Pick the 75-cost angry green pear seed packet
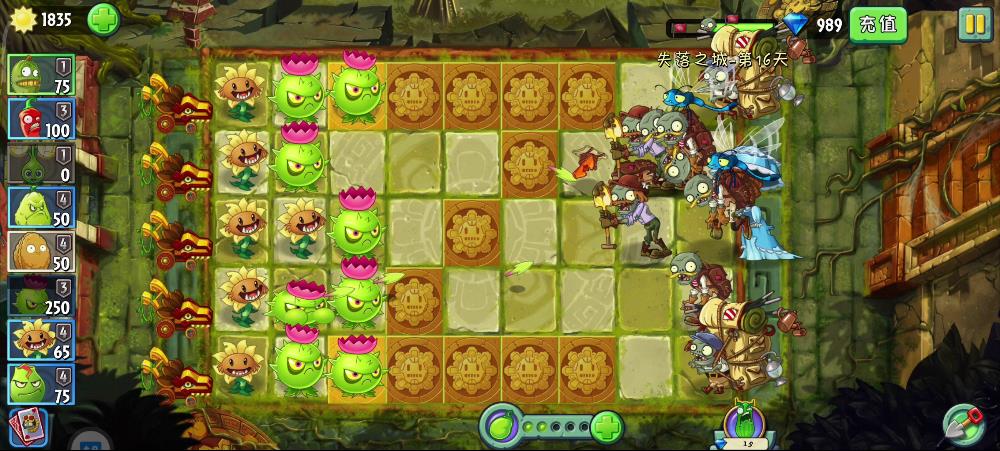The height and width of the screenshot is (451, 1000). coord(40,384)
